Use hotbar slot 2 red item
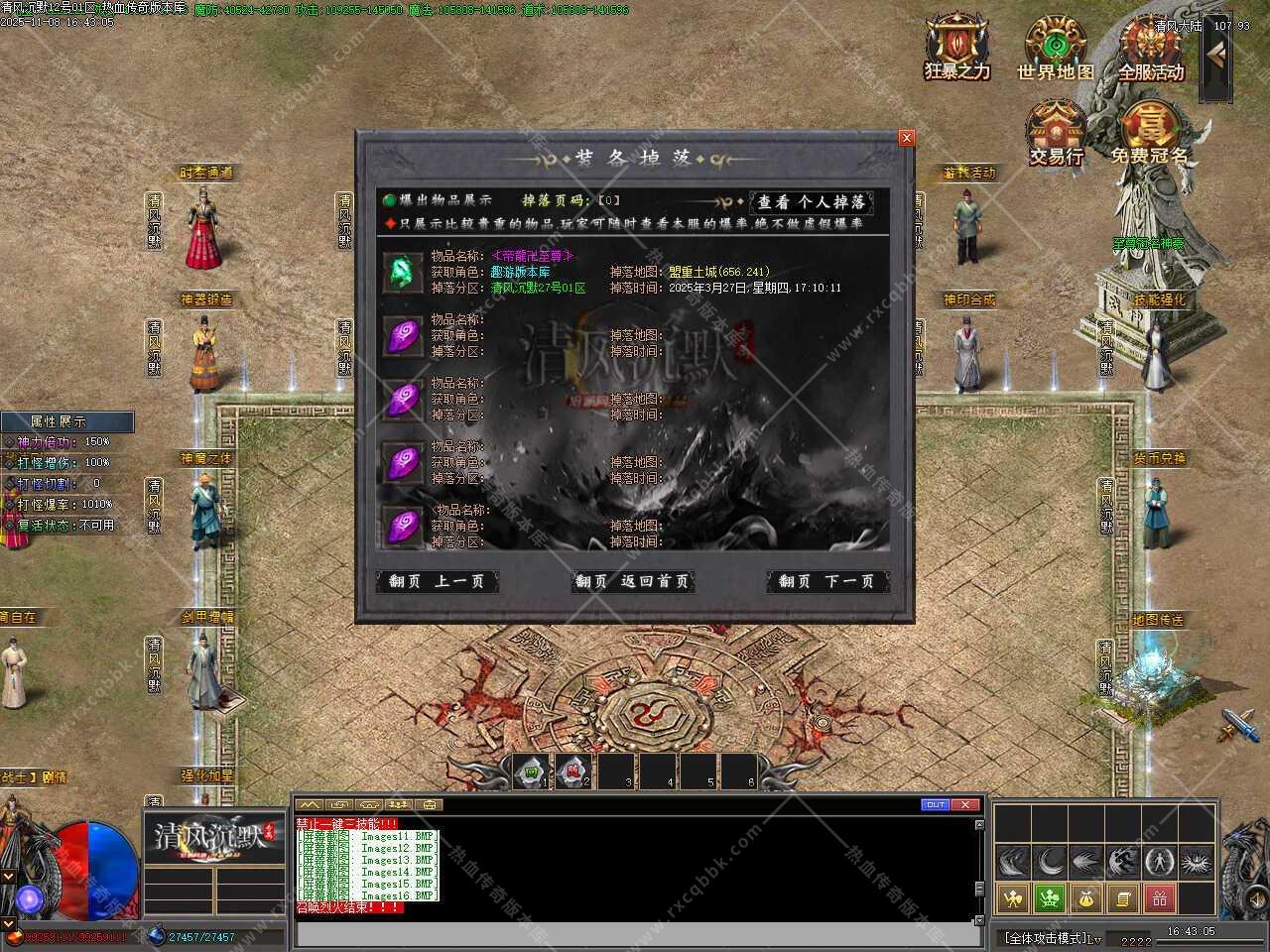This screenshot has height=952, width=1270. [572, 772]
